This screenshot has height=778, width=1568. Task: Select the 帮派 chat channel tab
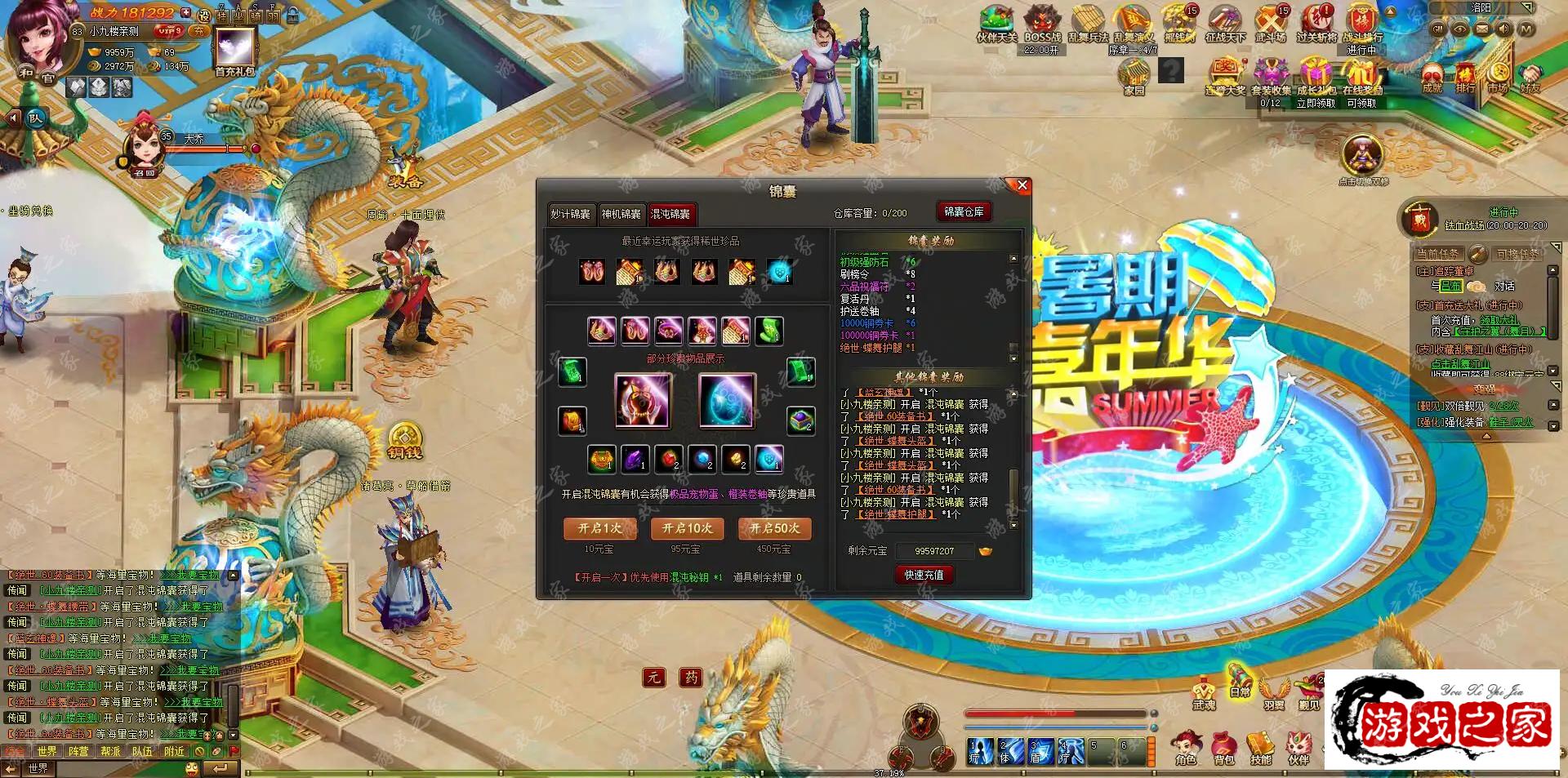coord(110,750)
